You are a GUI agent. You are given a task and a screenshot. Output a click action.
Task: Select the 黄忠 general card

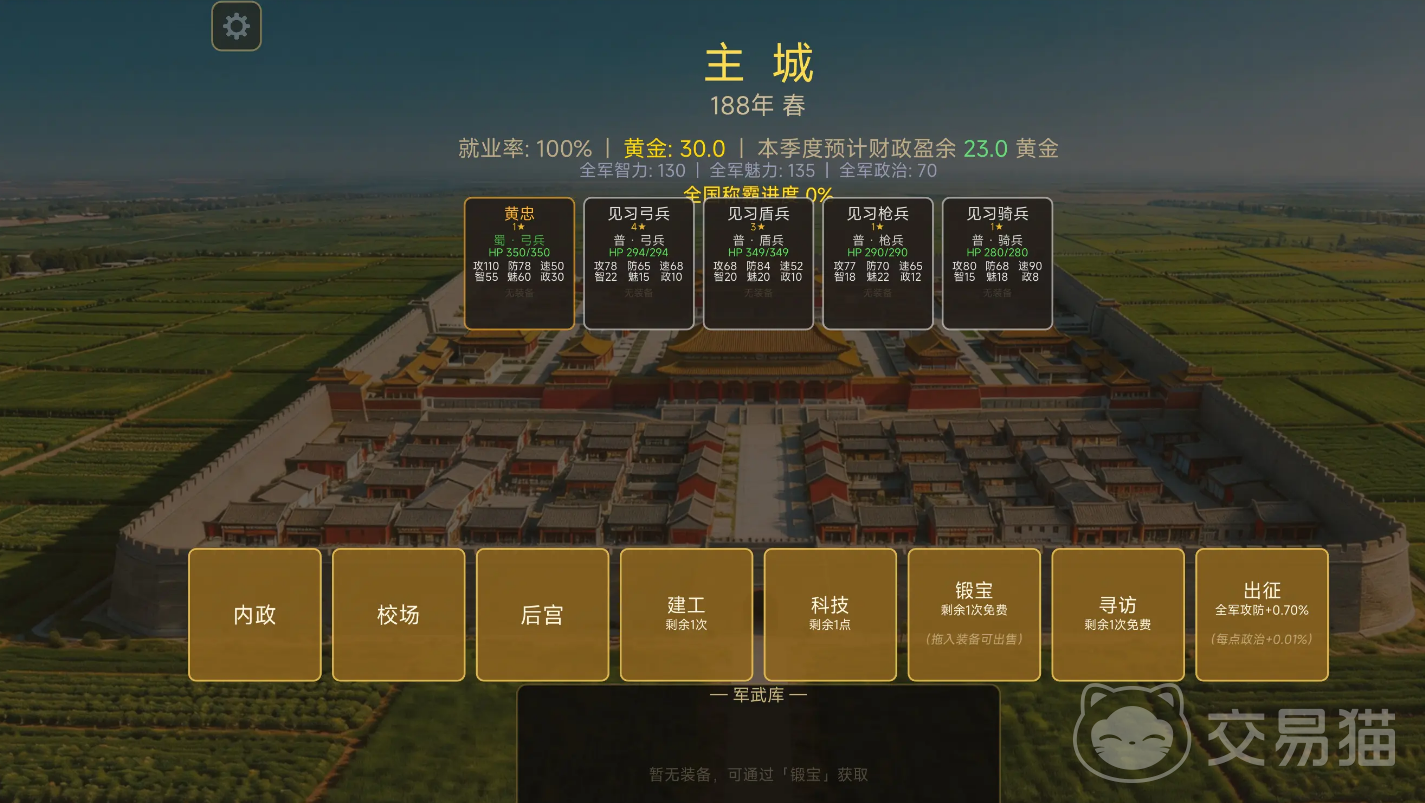click(519, 263)
